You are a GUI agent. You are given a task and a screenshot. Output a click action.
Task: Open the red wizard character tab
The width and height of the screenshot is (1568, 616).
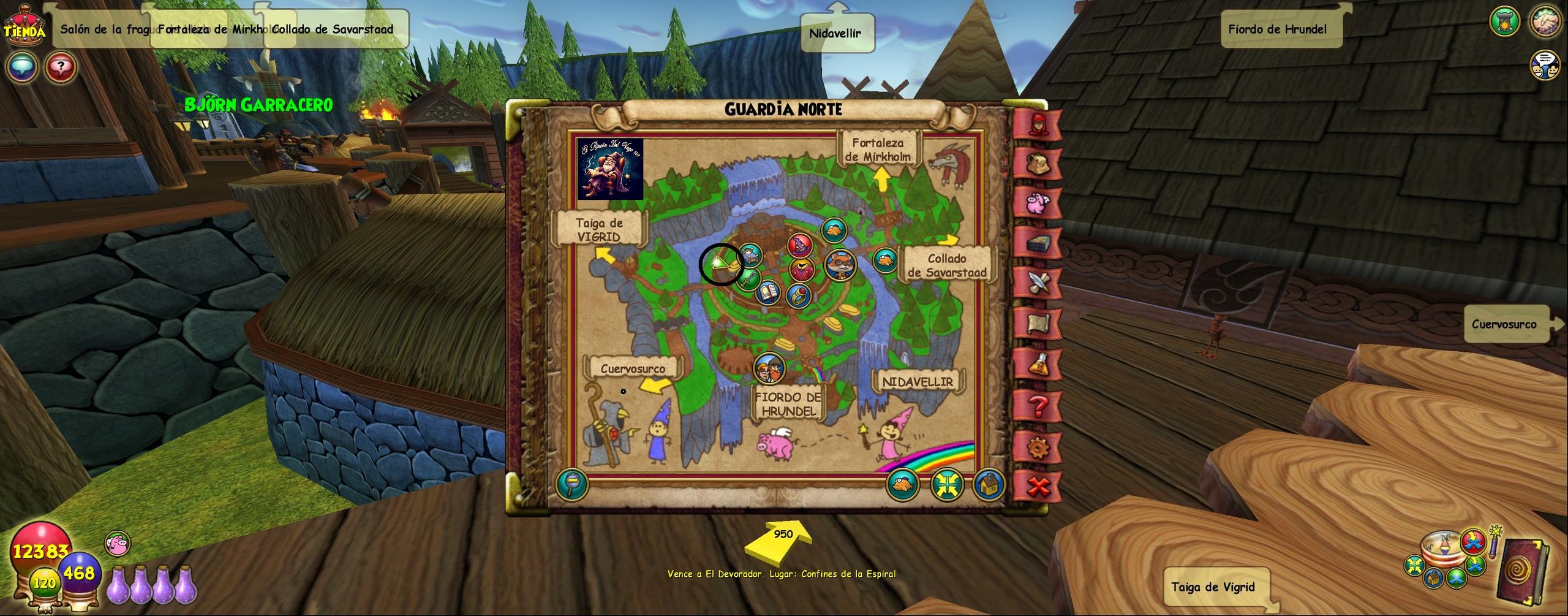pyautogui.click(x=1038, y=124)
